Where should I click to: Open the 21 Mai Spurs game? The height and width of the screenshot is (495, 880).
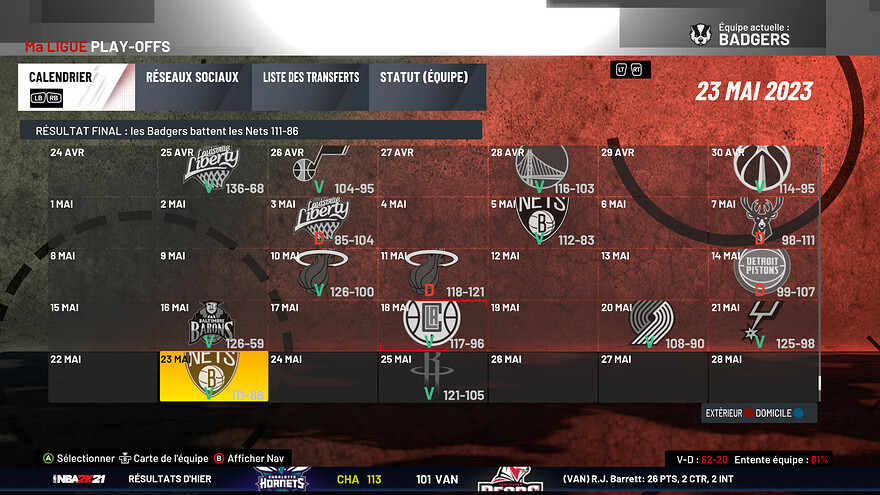(763, 324)
